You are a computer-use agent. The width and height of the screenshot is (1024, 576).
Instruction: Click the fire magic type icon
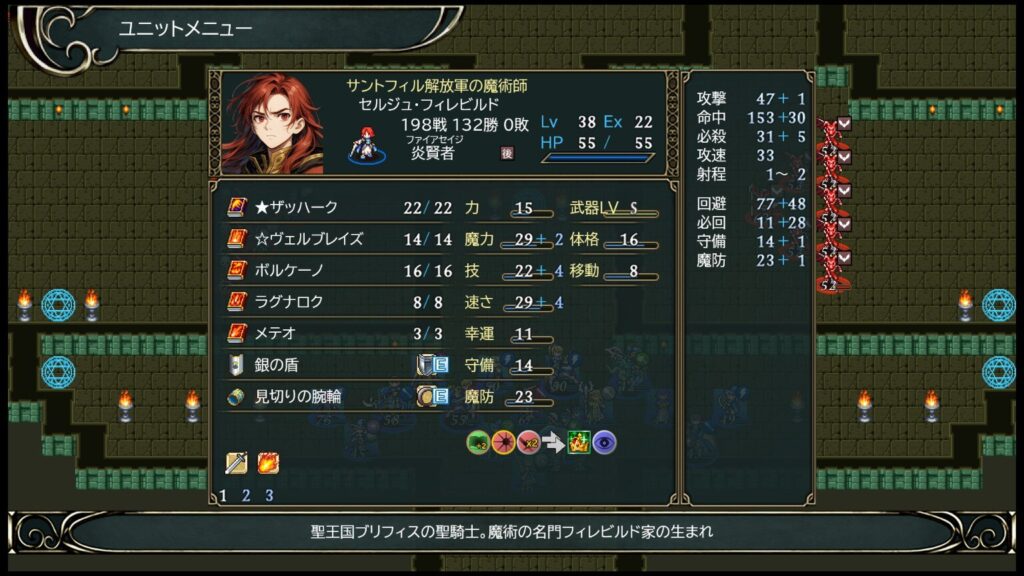268,463
